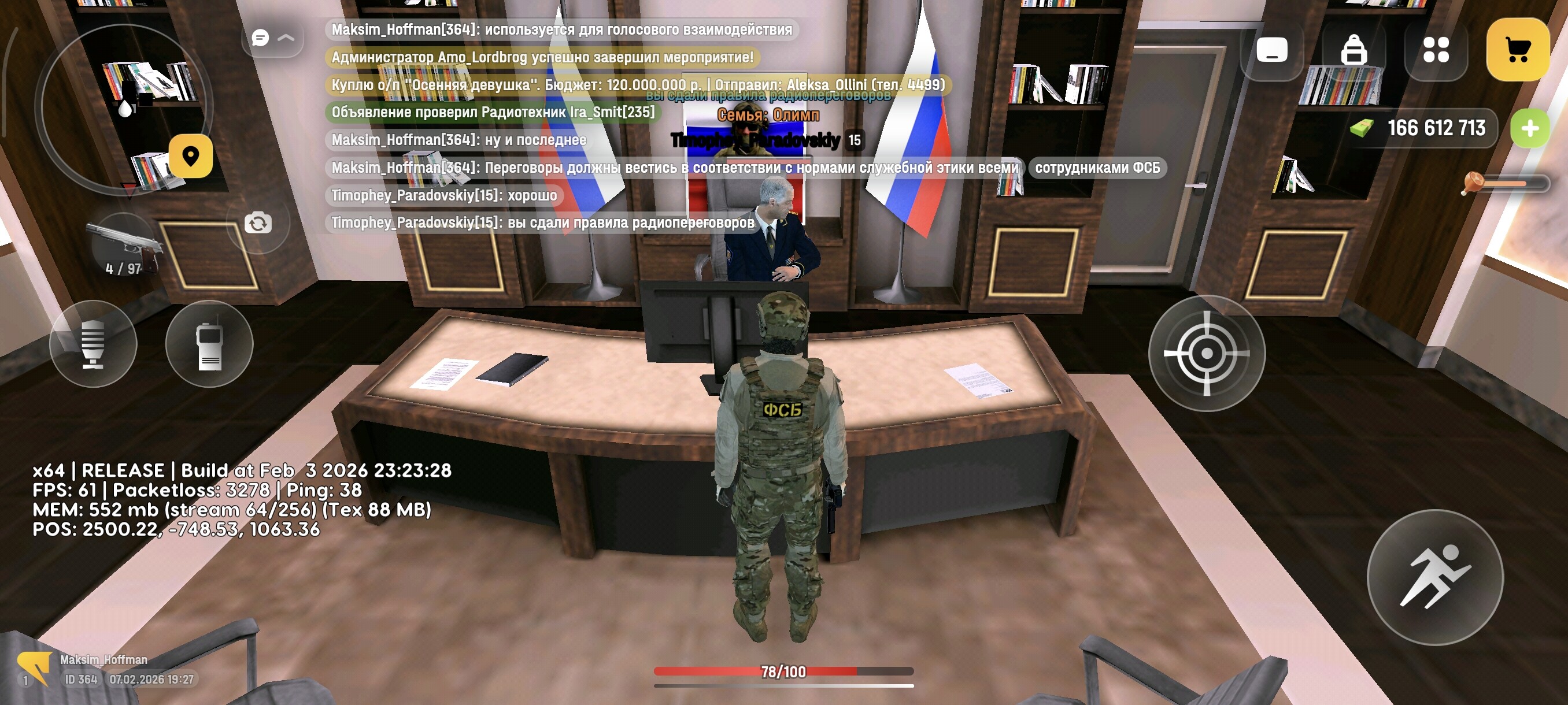1568x705 pixels.
Task: Toggle the screen lock icon
Action: pyautogui.click(x=1353, y=51)
